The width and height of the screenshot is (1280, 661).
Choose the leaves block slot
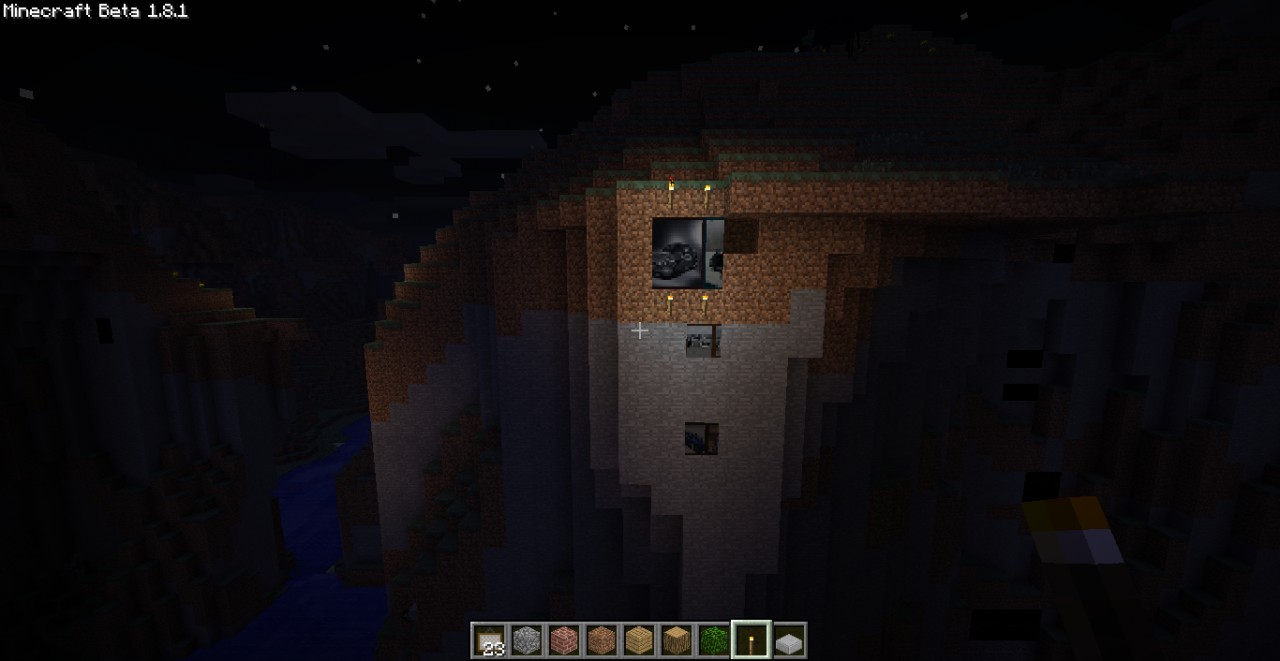pos(712,640)
